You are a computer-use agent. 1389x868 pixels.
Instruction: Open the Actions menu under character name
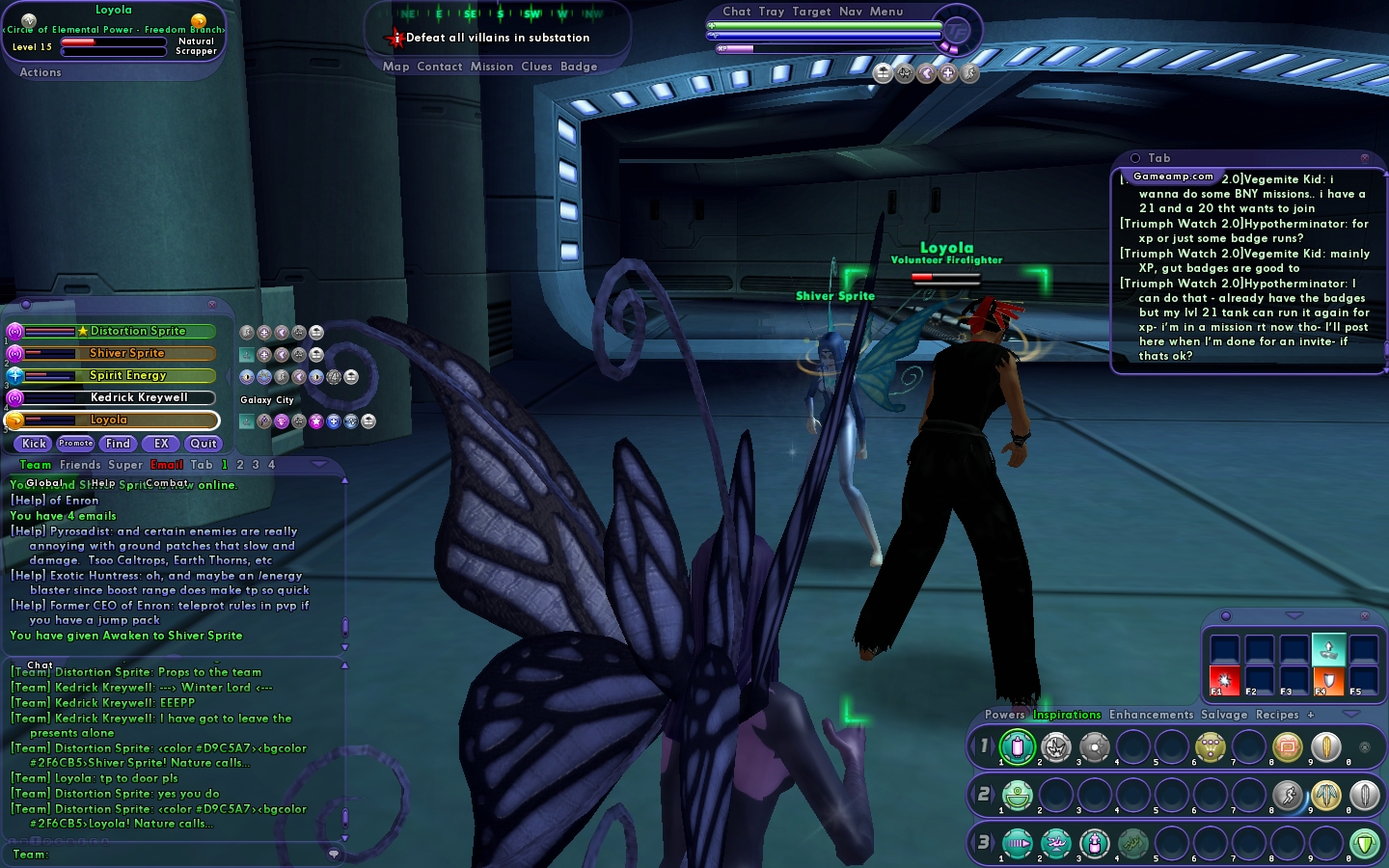(x=41, y=72)
